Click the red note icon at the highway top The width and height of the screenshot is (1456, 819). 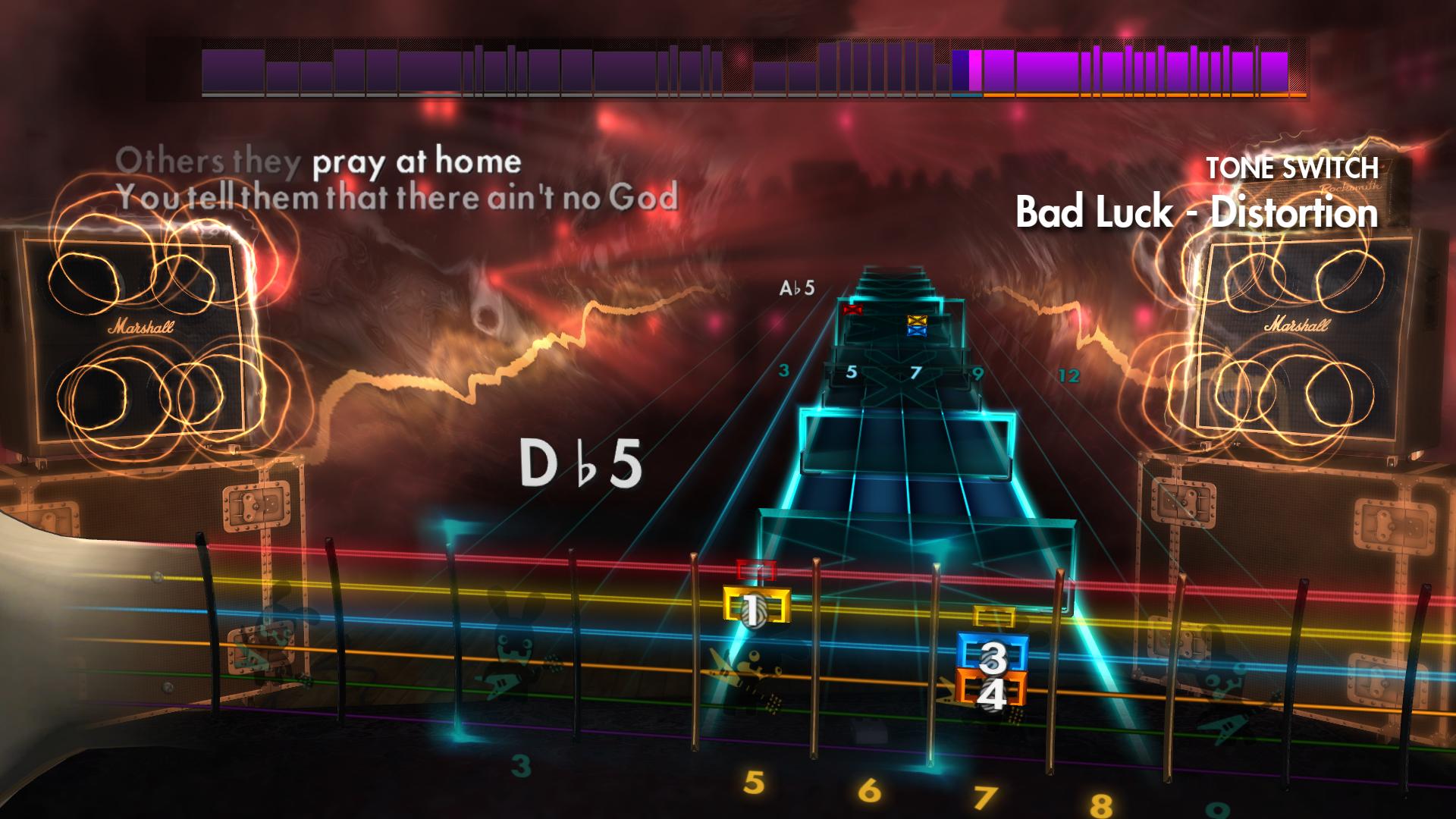point(851,309)
